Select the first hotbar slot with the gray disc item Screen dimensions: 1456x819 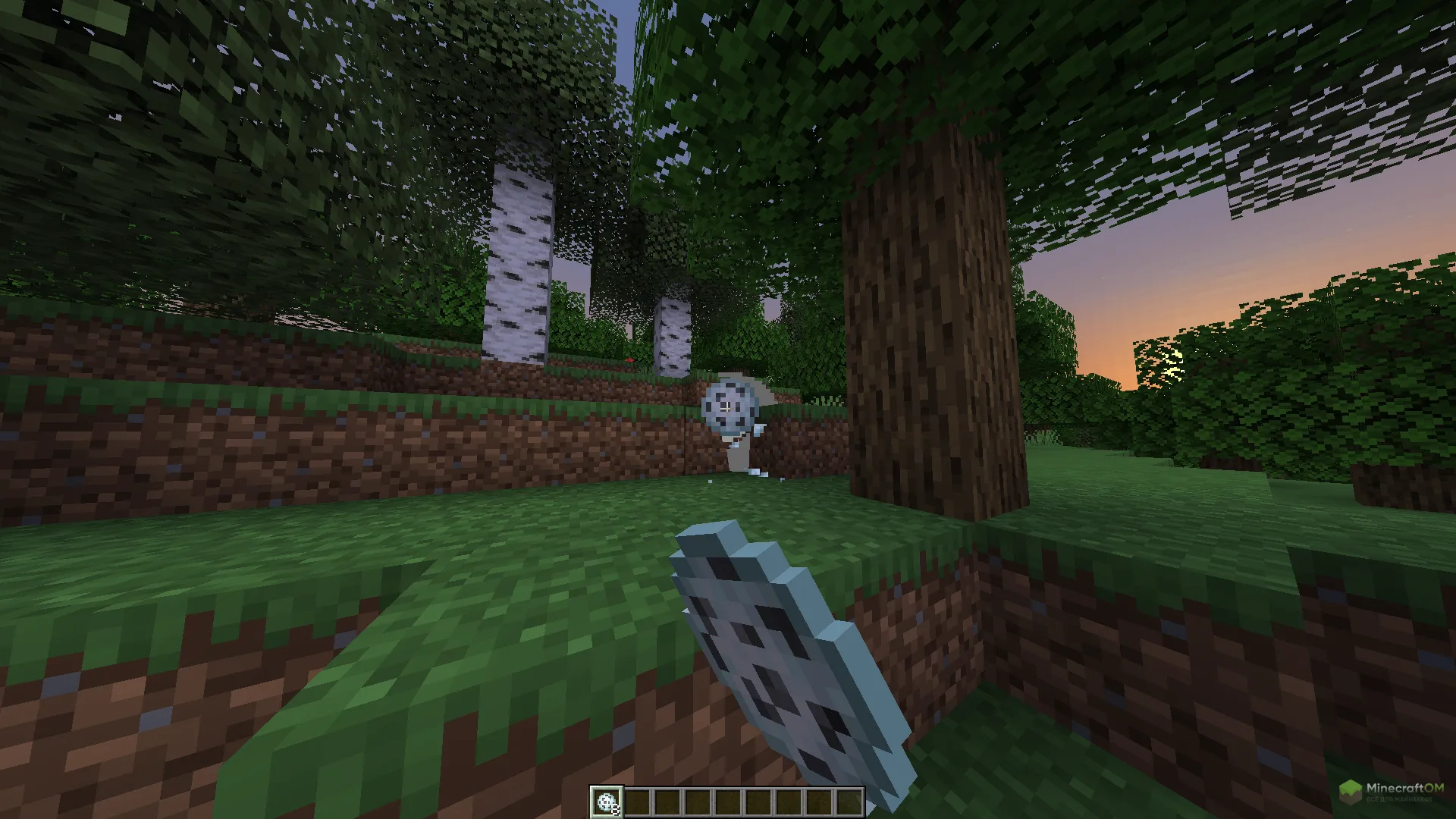click(x=607, y=802)
